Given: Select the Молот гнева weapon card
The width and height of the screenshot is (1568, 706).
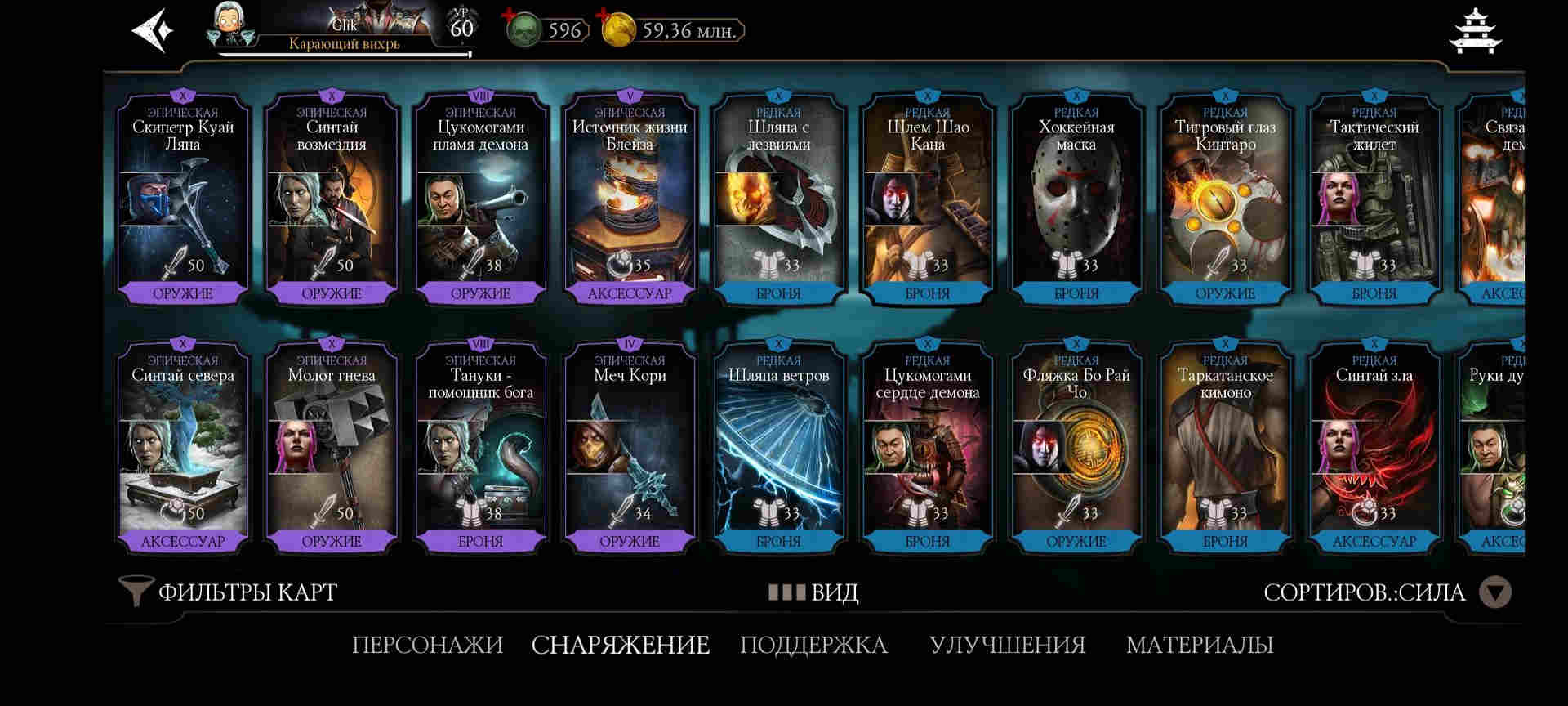Looking at the screenshot, I should [x=332, y=448].
